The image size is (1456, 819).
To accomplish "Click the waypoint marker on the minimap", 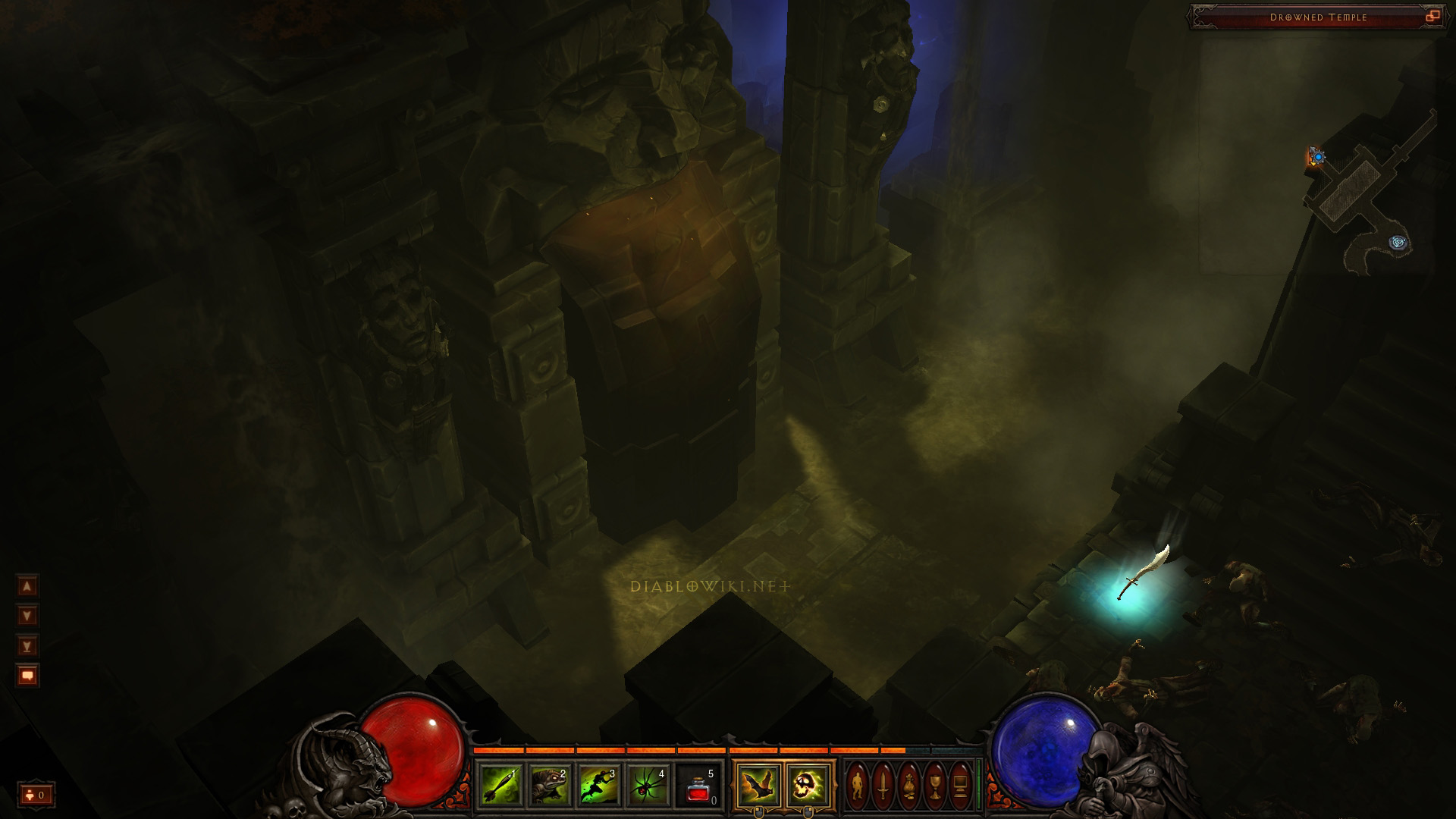I will (1398, 243).
